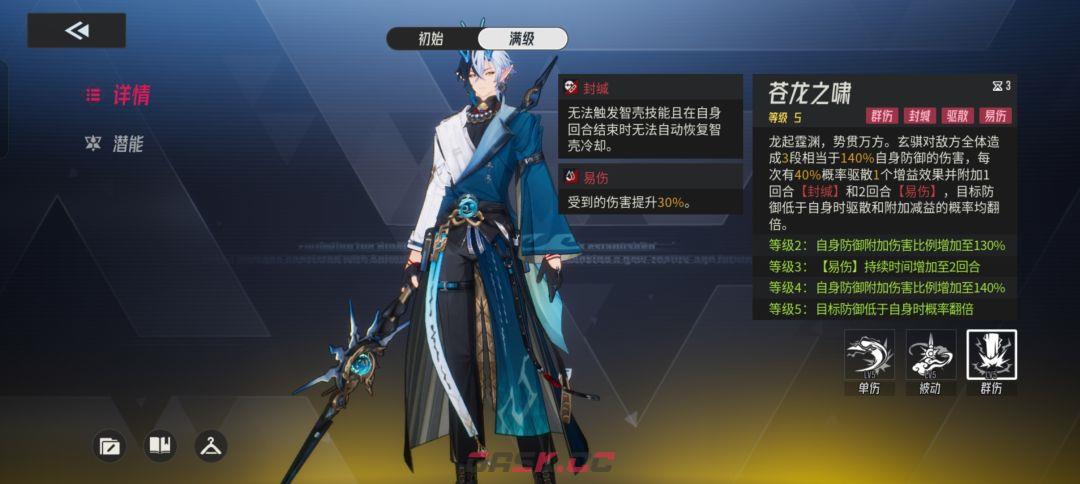1080x484 pixels.
Task: Tap the 驱散 dispel skill tag
Action: point(958,116)
